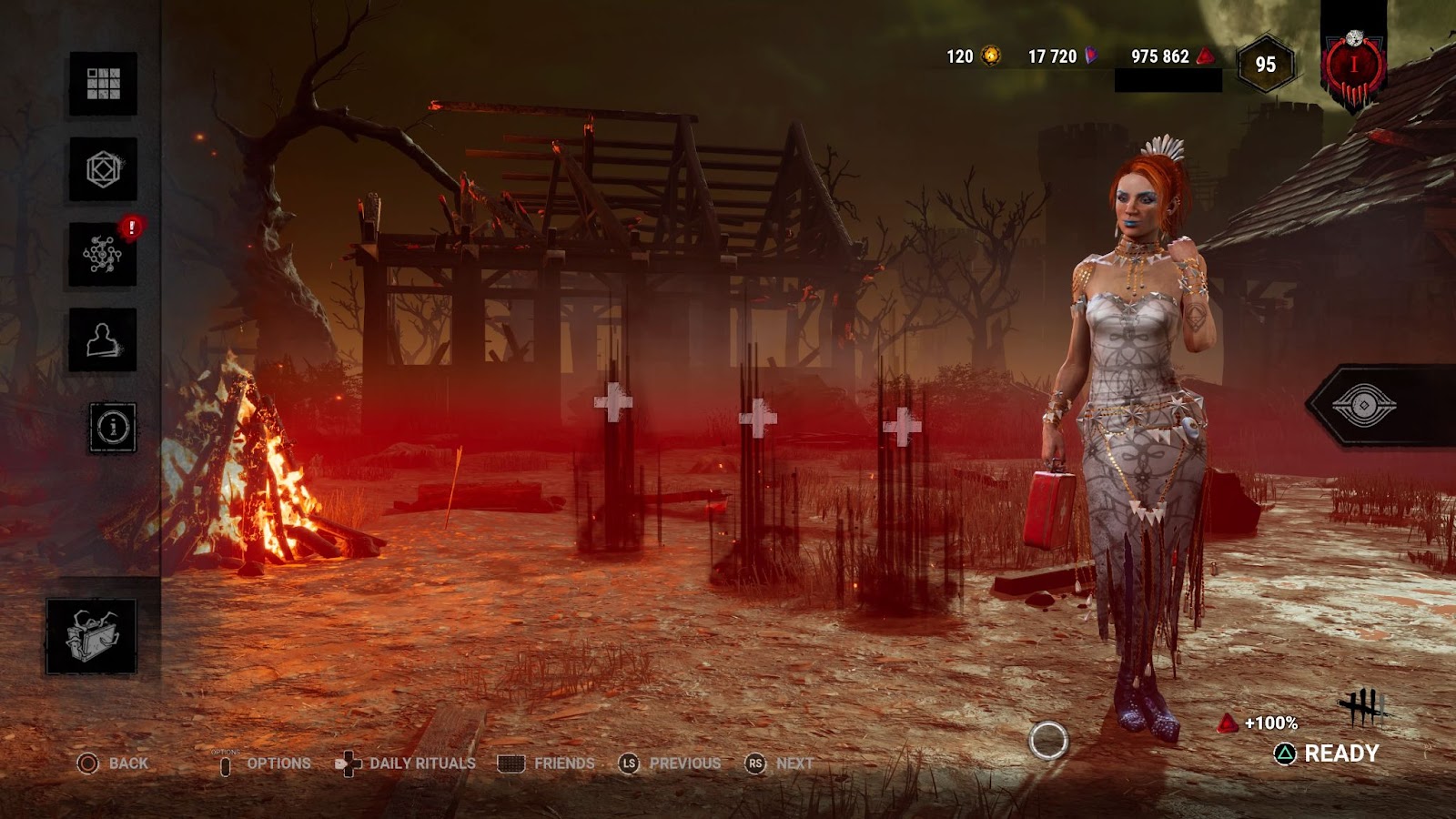The image size is (1456, 819).
Task: Open the Bloodweb with the alert badge
Action: (103, 255)
